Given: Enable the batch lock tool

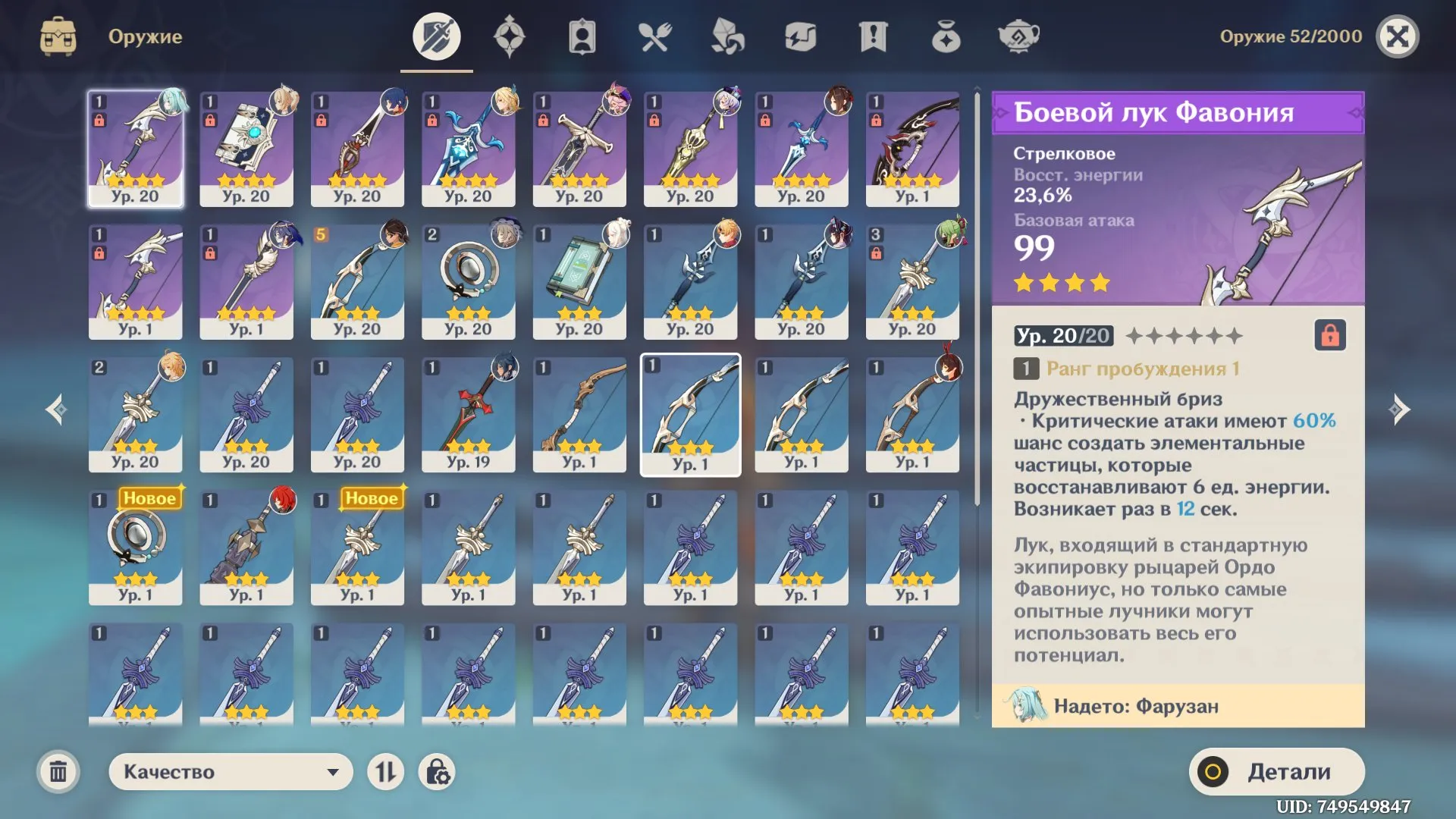Looking at the screenshot, I should (435, 771).
